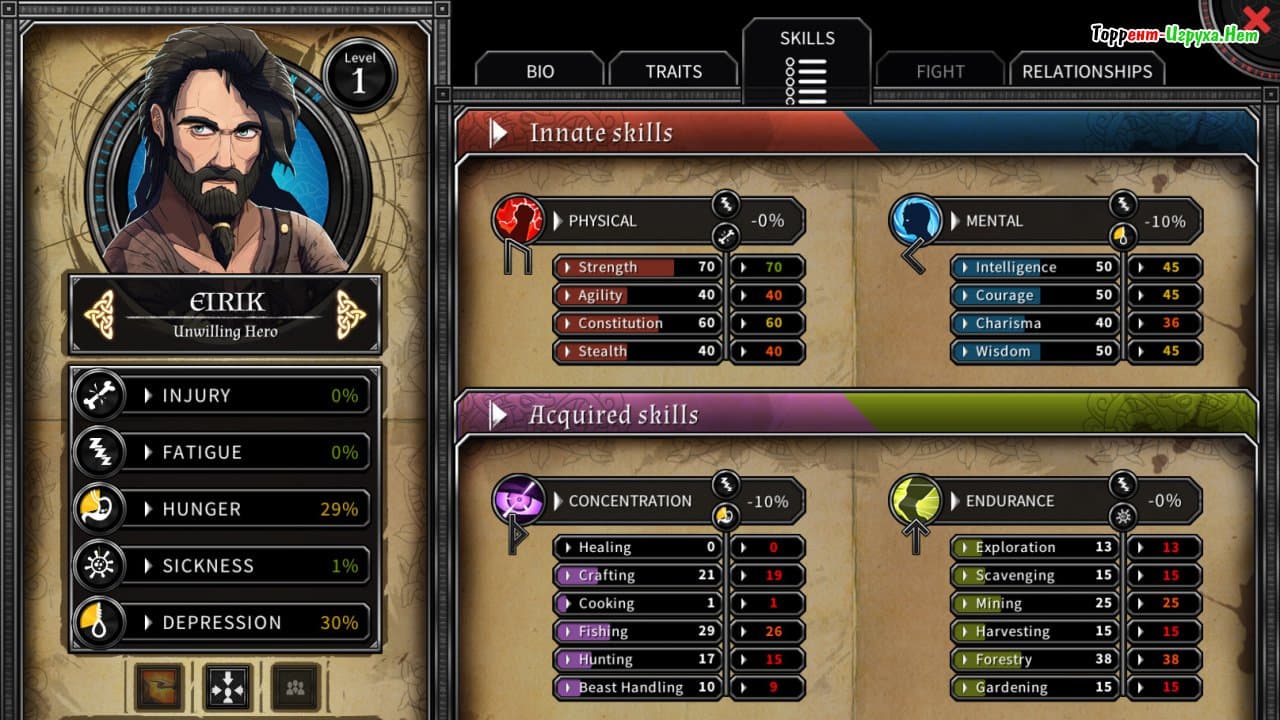1280x720 pixels.
Task: Click the four-arrows icon below status list
Action: 228,687
